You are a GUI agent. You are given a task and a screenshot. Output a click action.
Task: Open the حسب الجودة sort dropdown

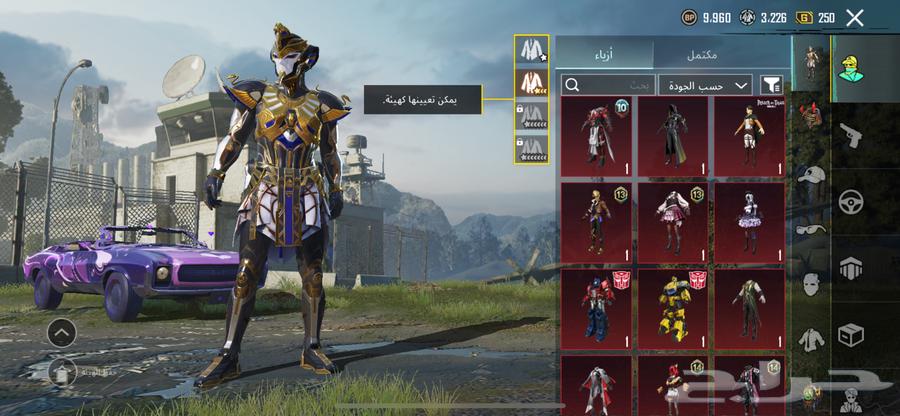click(x=705, y=85)
